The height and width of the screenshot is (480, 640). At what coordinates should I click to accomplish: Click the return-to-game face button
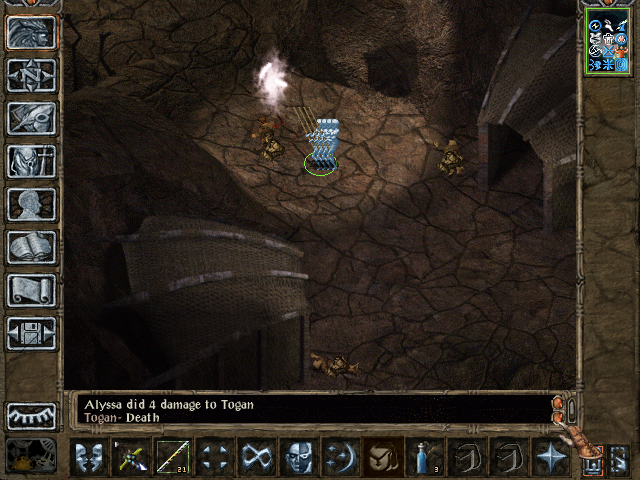click(x=31, y=32)
